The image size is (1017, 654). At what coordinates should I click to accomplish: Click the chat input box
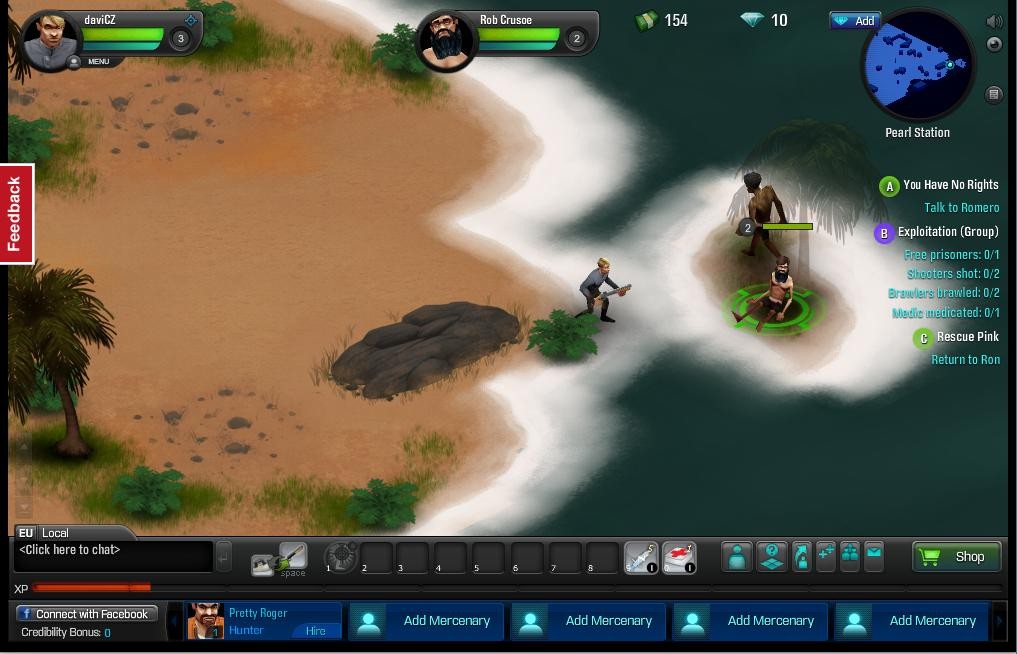coord(114,556)
